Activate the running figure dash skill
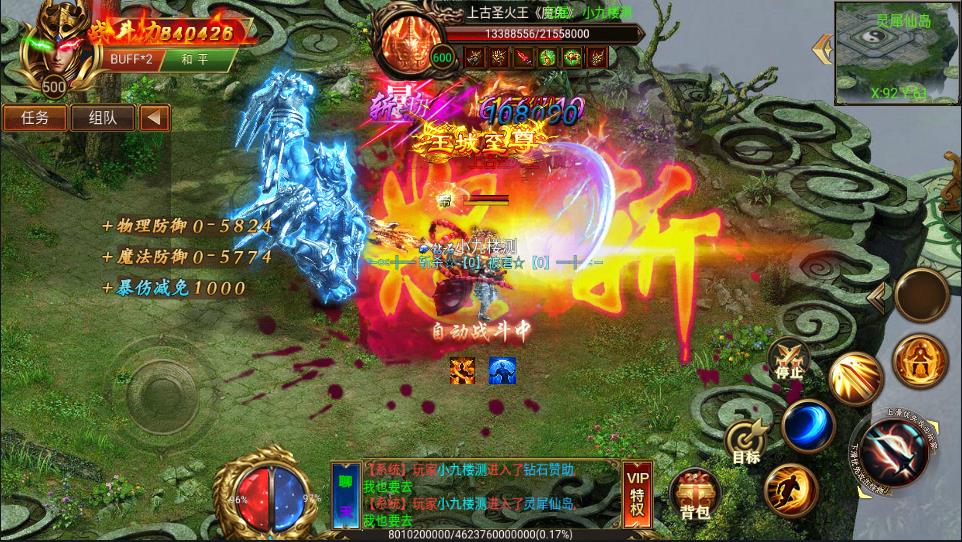This screenshot has height=542, width=962. click(x=791, y=489)
